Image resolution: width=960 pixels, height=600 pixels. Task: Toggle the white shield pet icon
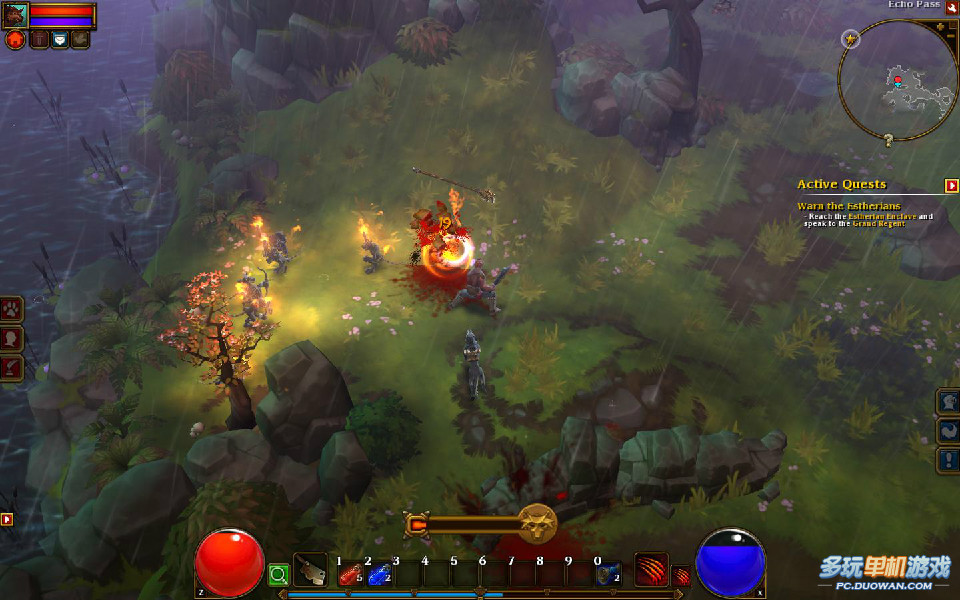[x=59, y=40]
